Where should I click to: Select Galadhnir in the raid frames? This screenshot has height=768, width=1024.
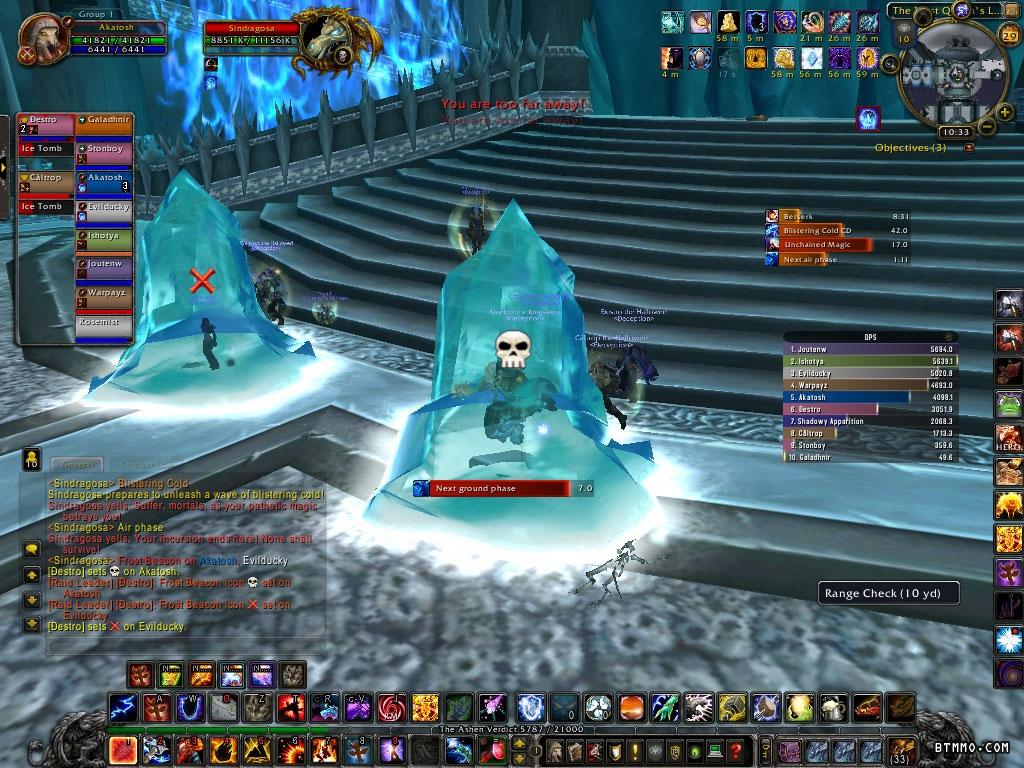104,120
